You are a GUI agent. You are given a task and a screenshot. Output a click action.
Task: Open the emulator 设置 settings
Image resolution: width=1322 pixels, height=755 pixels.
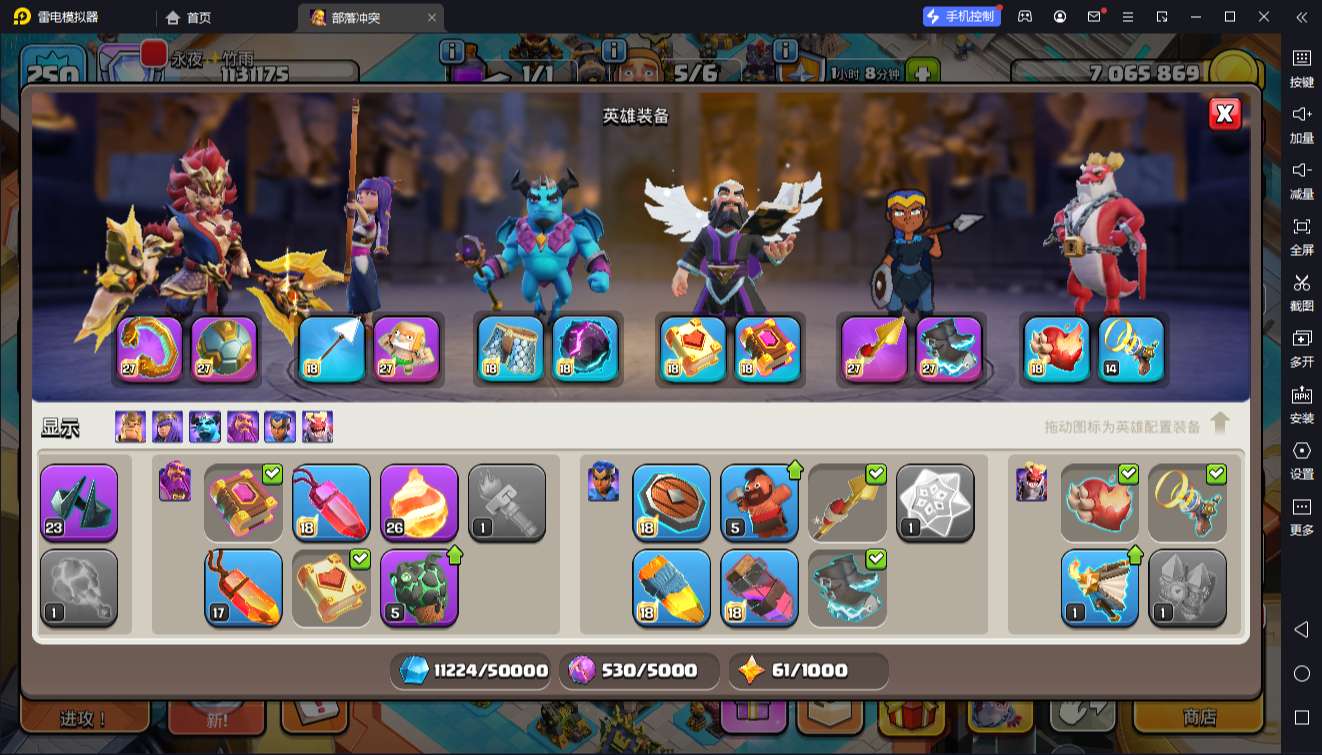click(1301, 460)
